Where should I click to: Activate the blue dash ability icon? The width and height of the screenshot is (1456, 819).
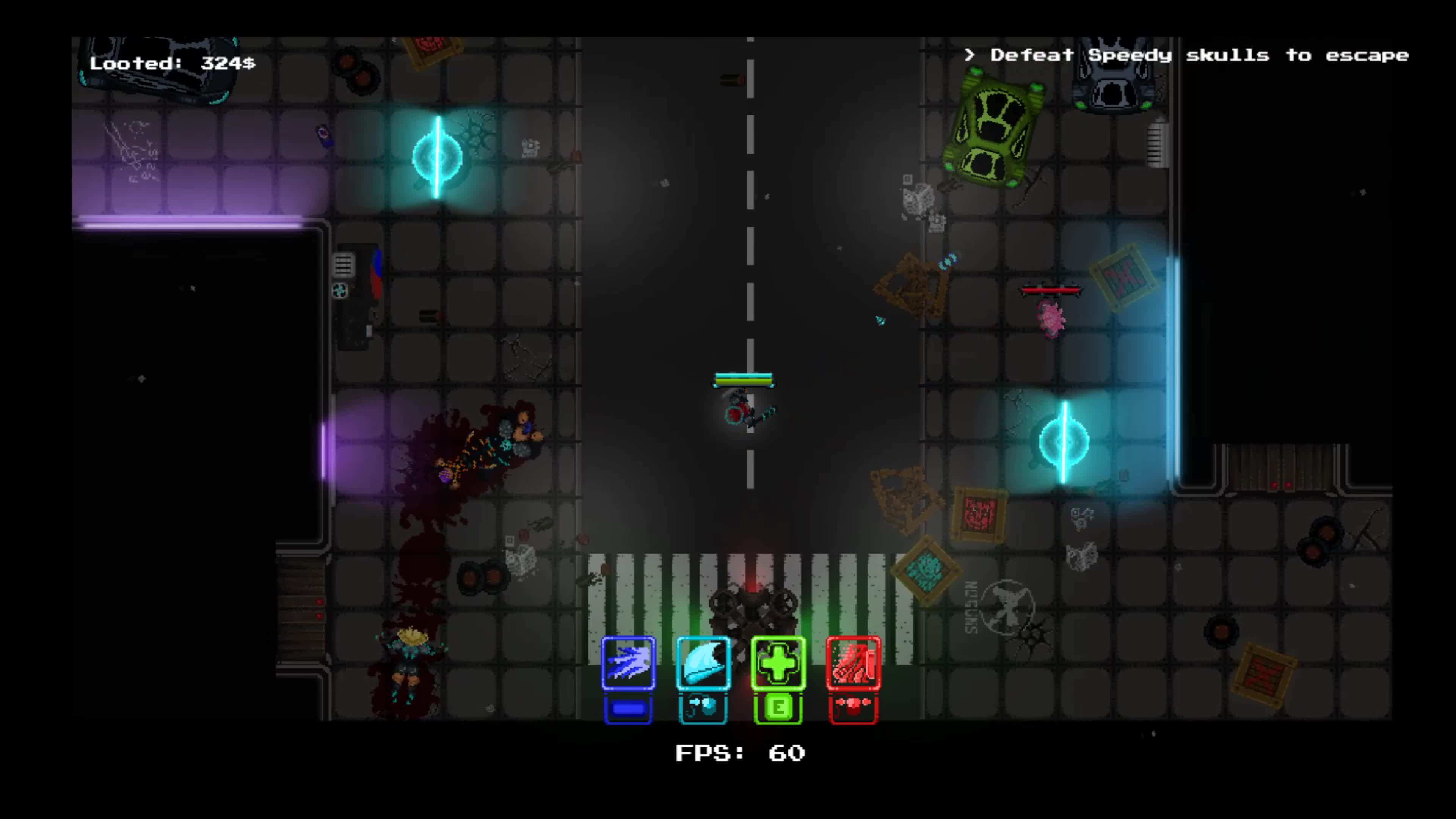[628, 663]
